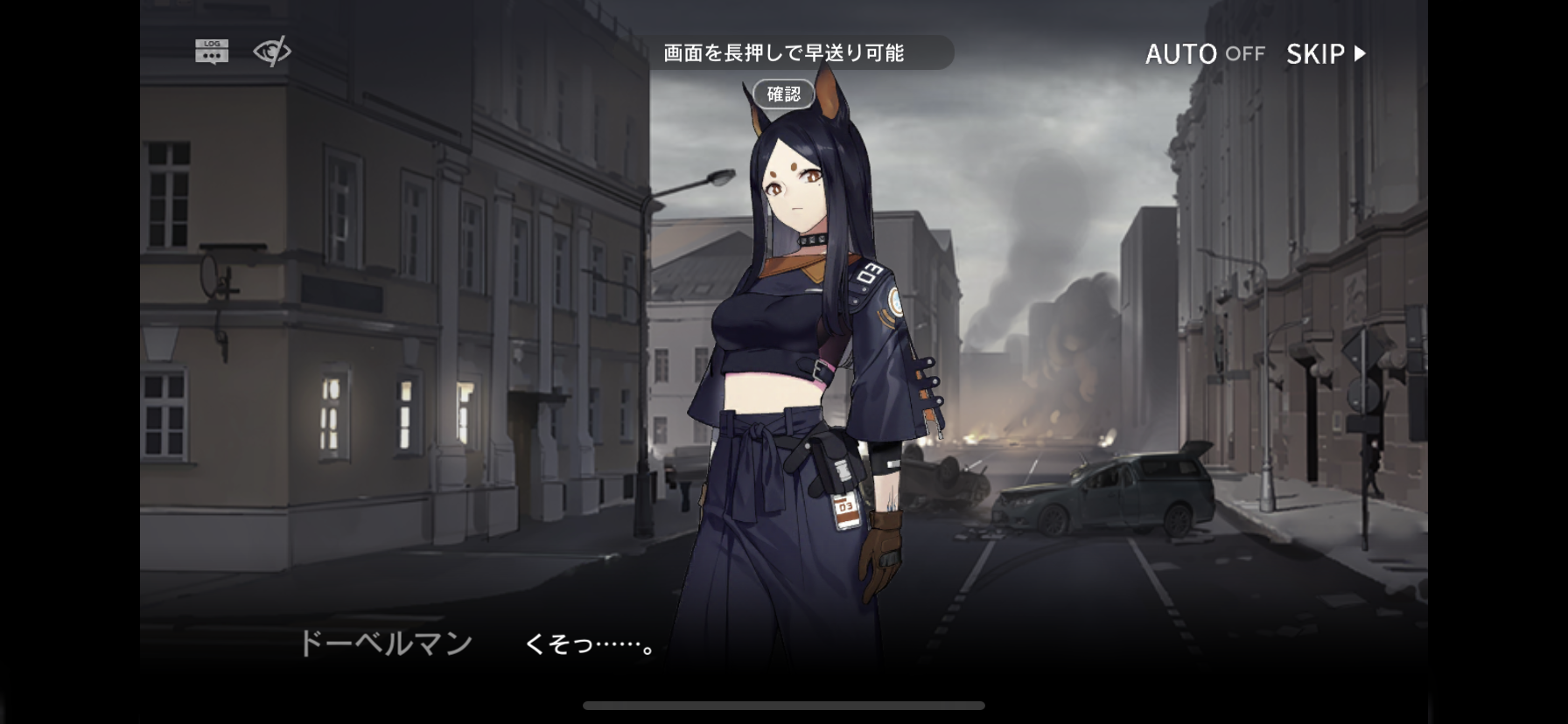The width and height of the screenshot is (1568, 724).
Task: Tap the home indicator bar at bottom
Action: [x=783, y=705]
